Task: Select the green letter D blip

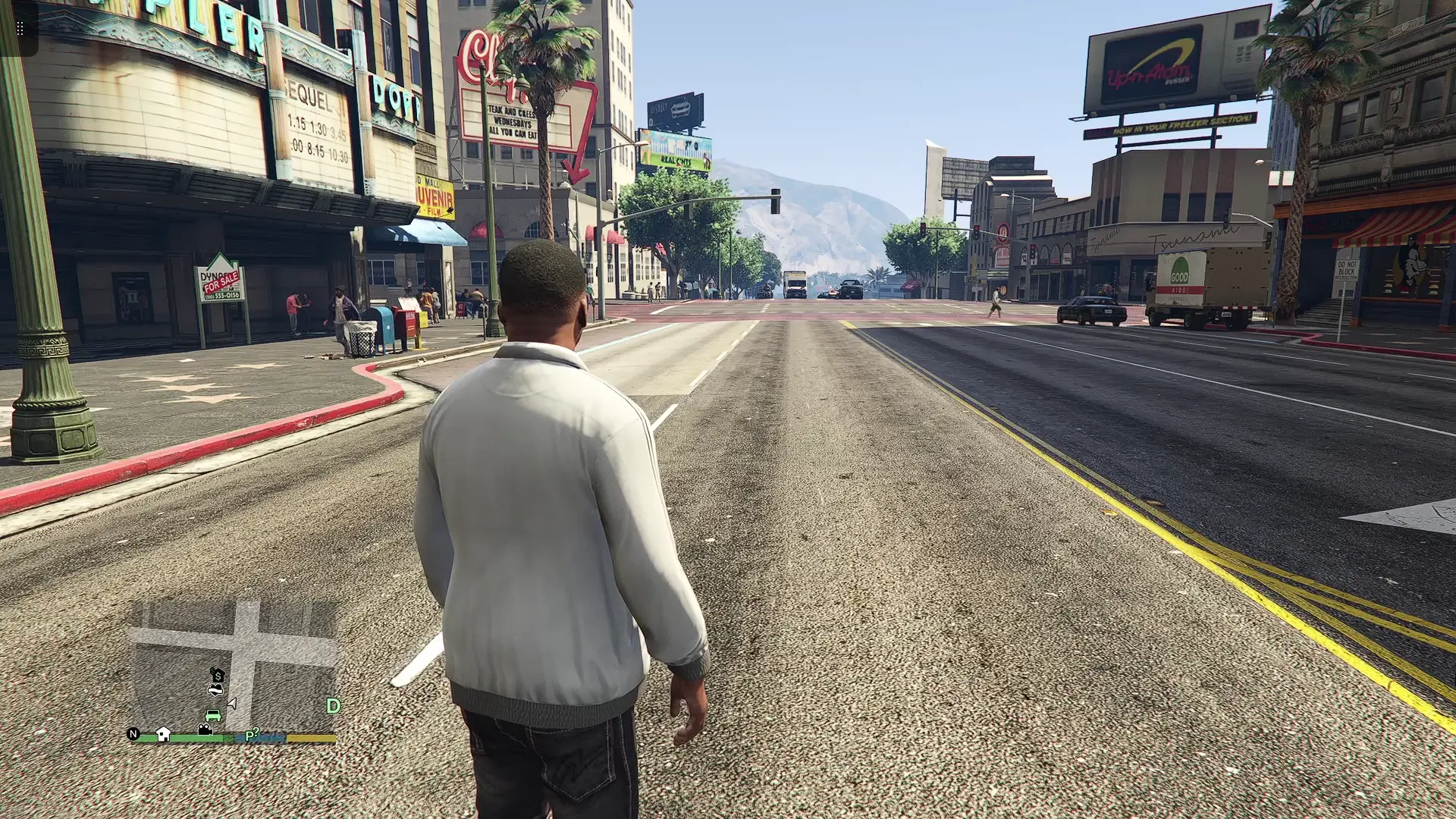Action: tap(333, 706)
